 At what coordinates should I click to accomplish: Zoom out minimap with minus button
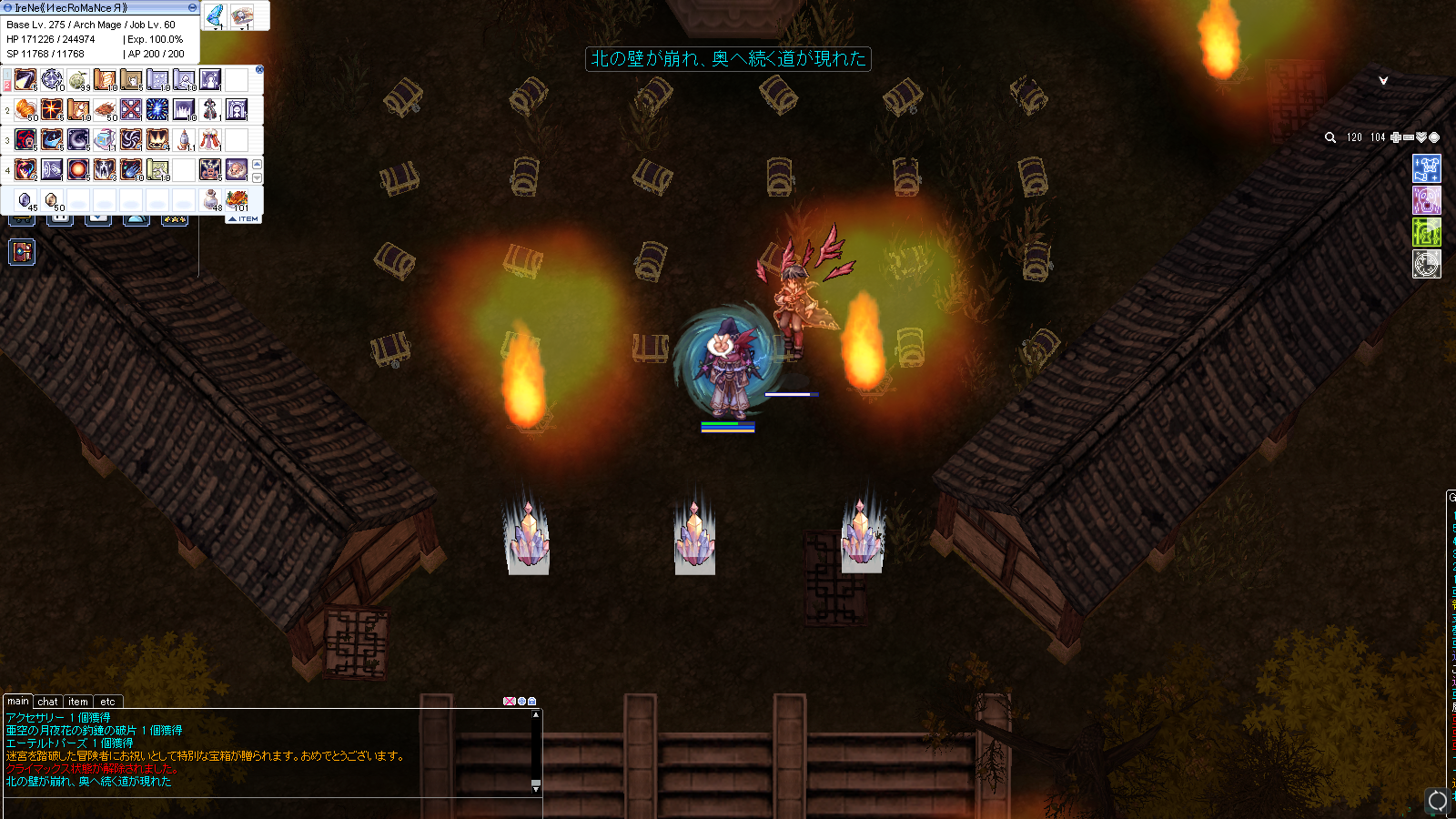[x=1409, y=137]
